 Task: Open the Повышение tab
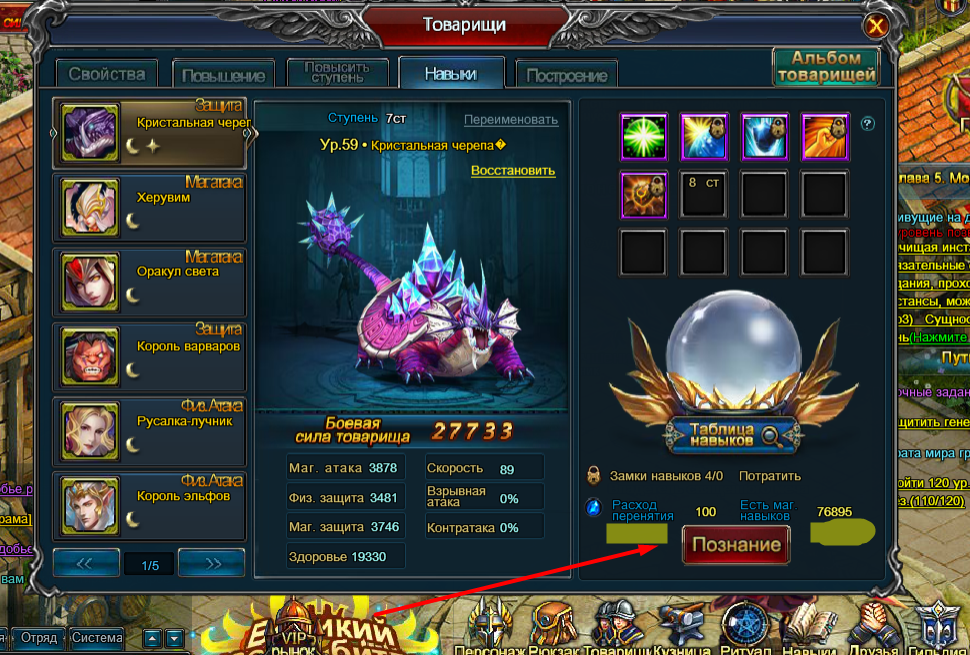point(224,75)
